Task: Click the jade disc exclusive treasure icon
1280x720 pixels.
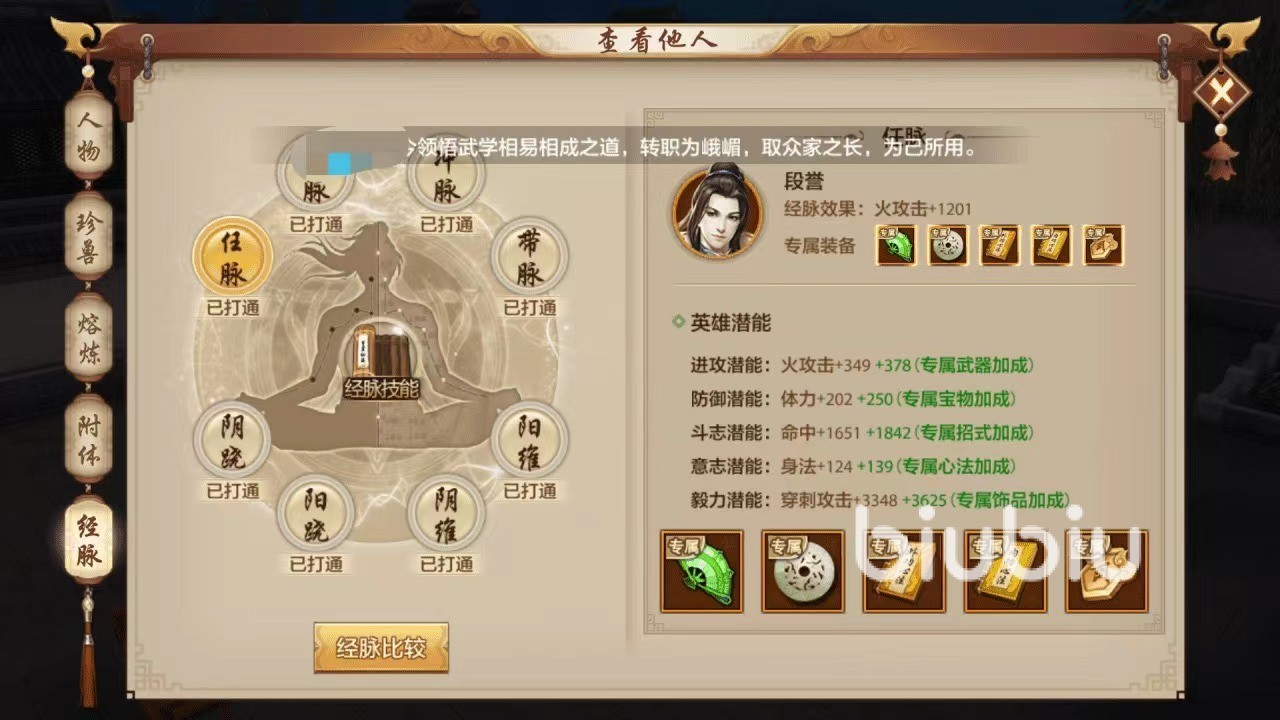Action: pos(947,246)
